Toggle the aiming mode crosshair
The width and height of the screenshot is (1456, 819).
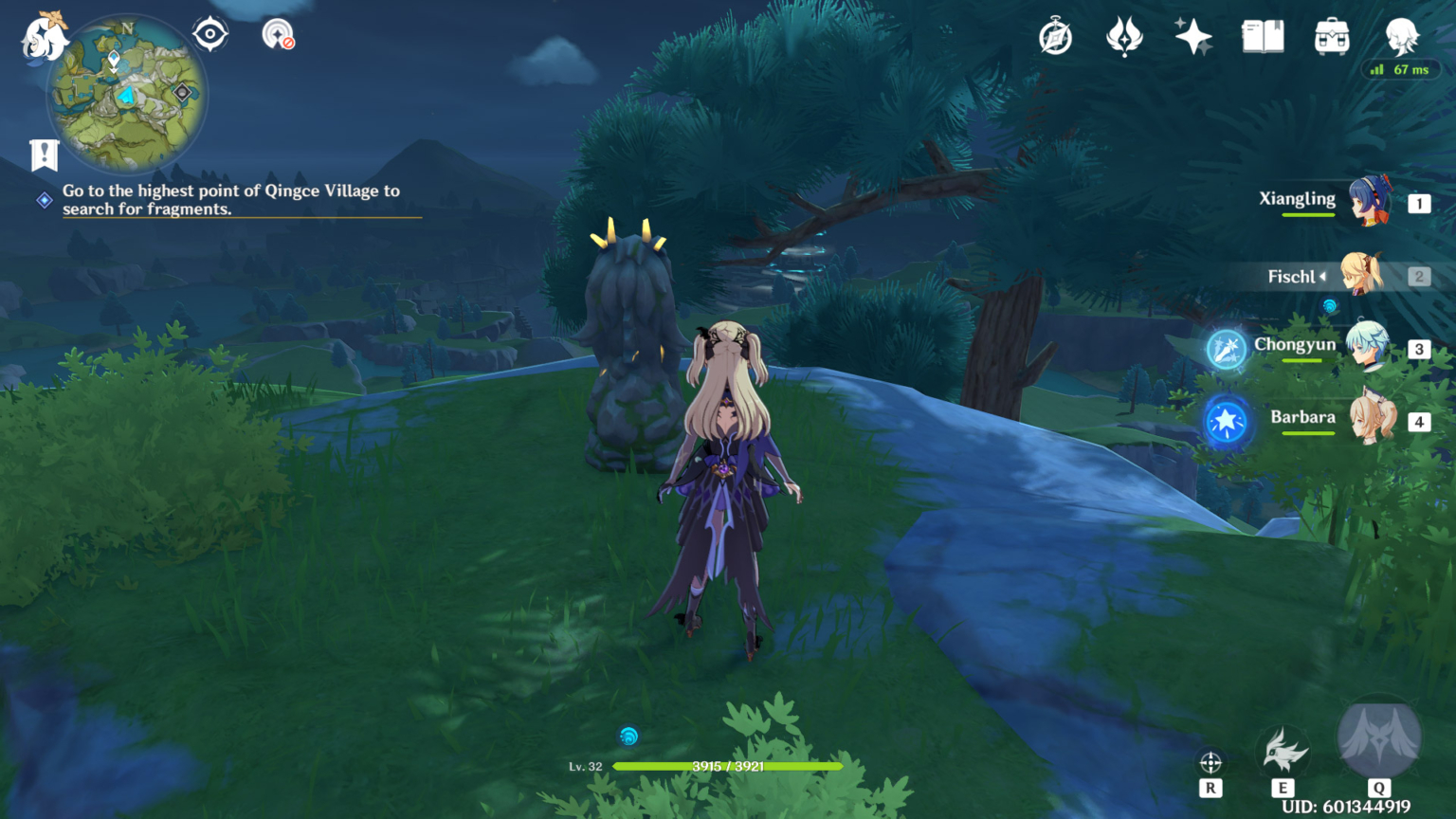(1210, 763)
